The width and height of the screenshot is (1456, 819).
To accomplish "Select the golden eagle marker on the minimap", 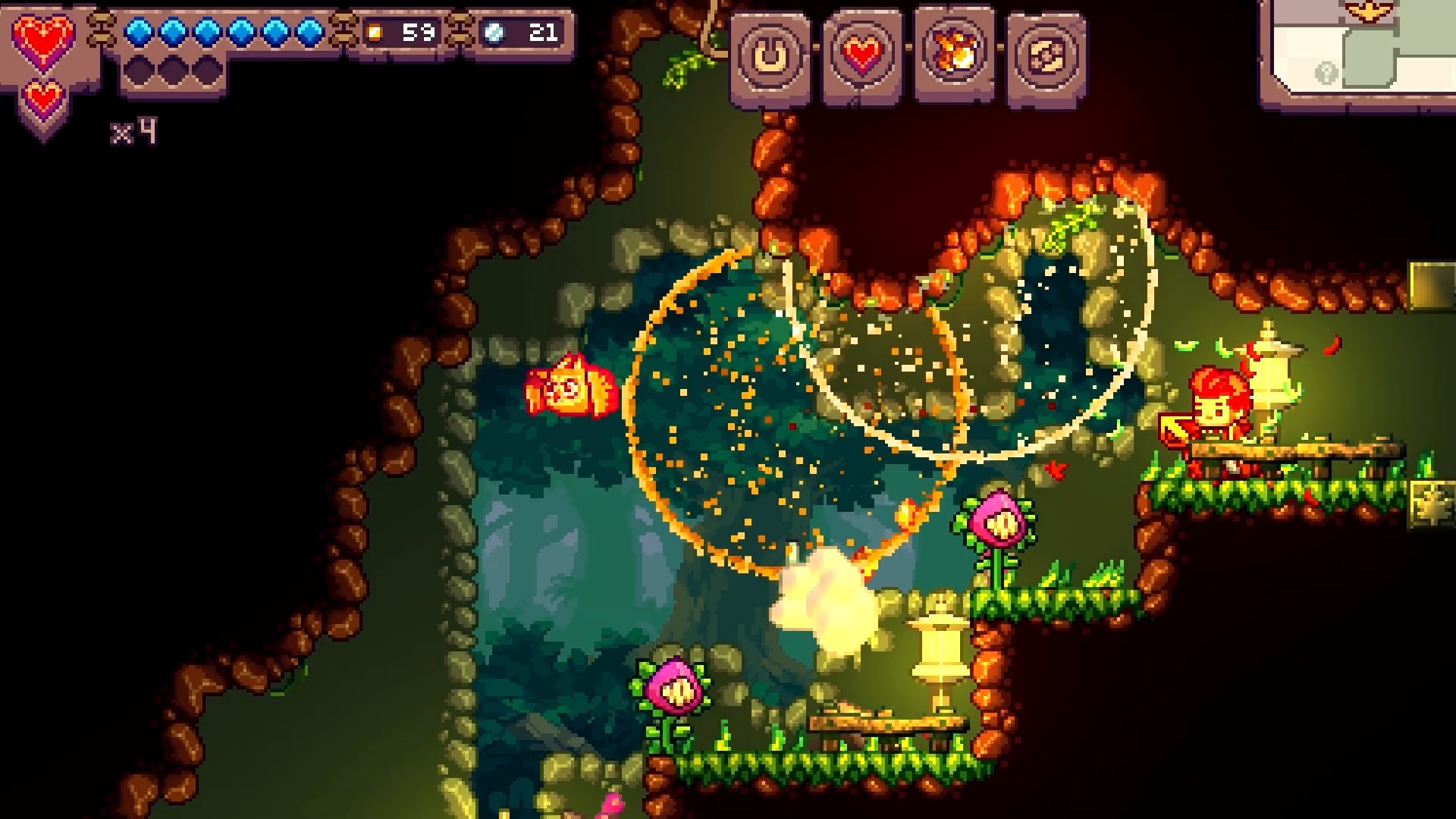I will (1369, 11).
